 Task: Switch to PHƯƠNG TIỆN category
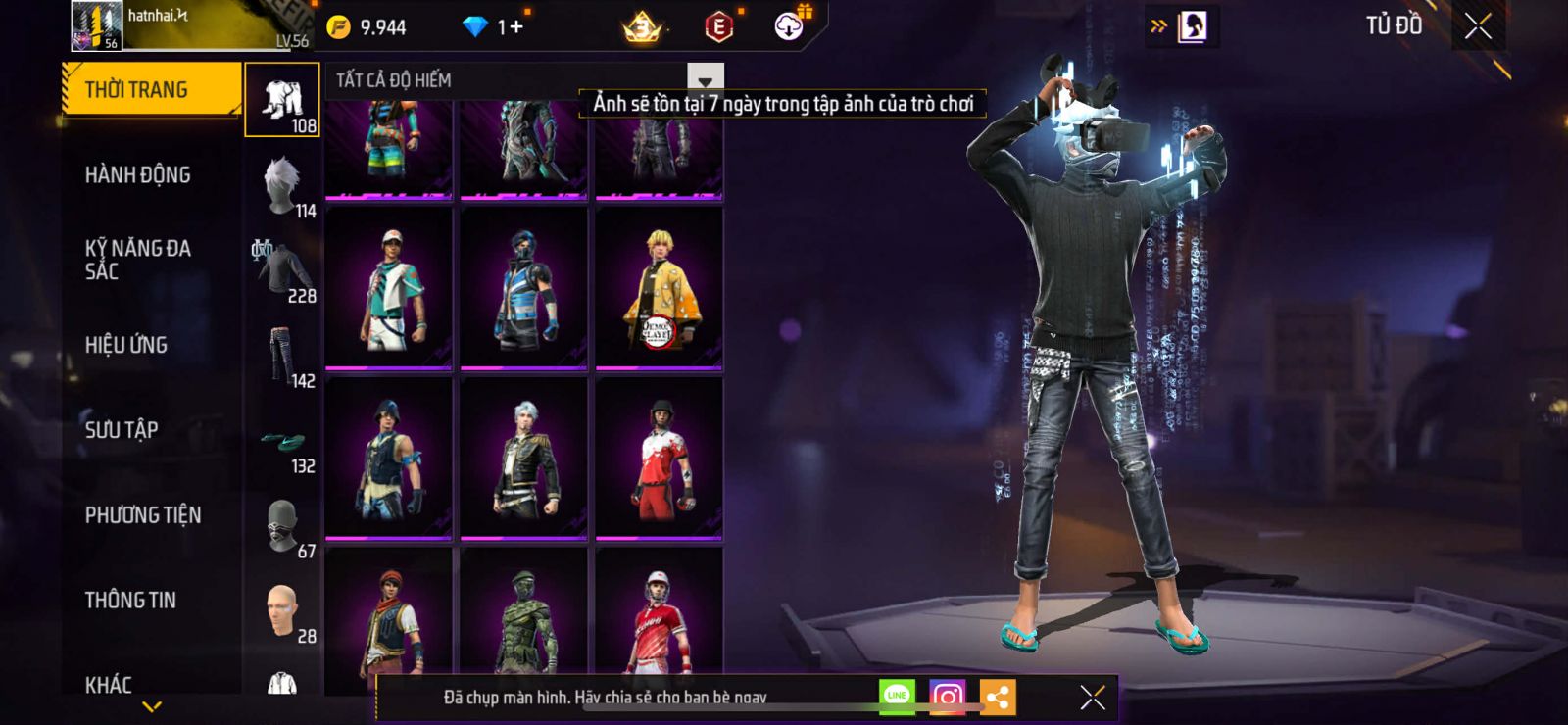click(142, 515)
